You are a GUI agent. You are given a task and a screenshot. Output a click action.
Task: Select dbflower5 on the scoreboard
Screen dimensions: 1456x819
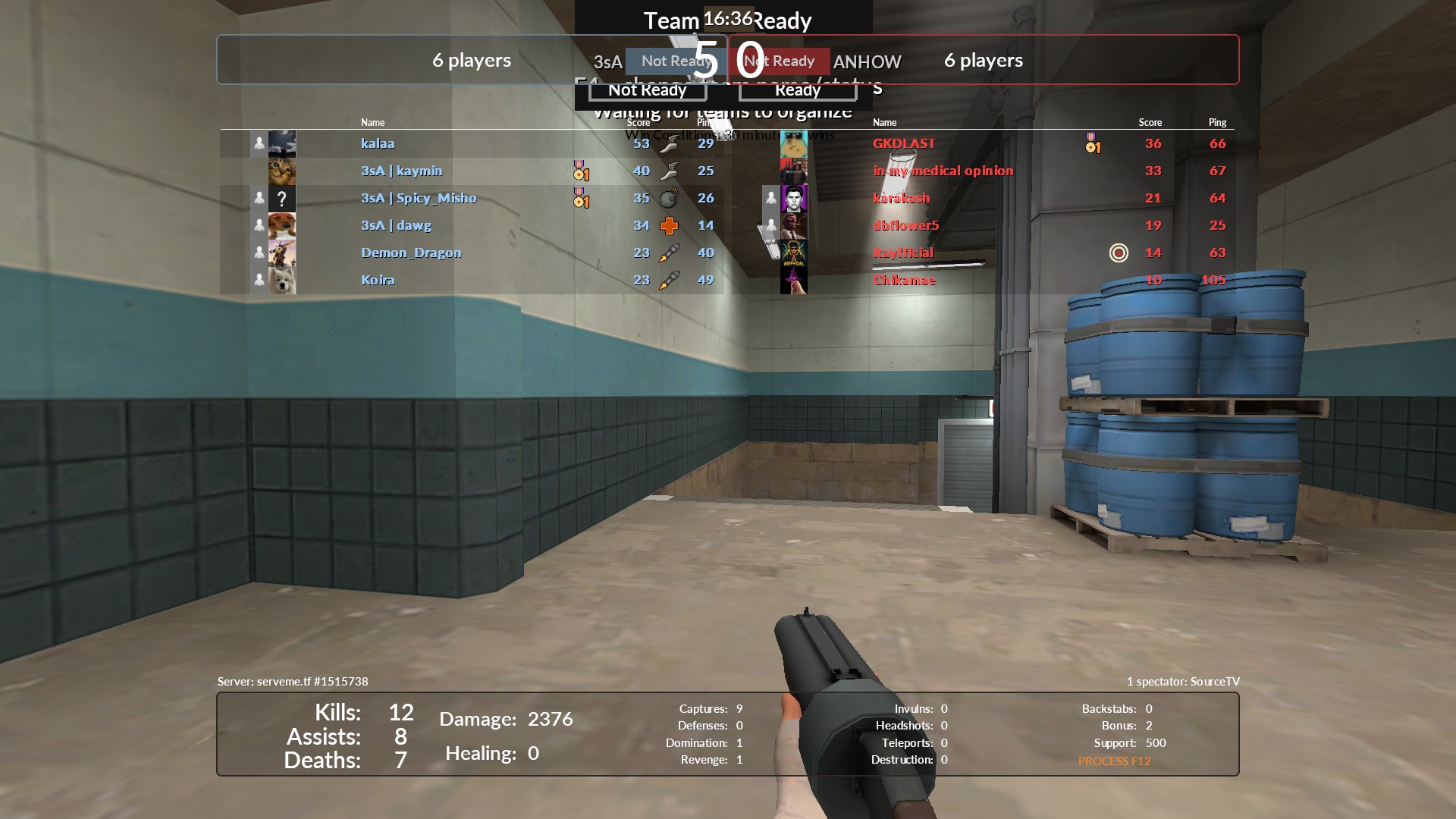(905, 225)
